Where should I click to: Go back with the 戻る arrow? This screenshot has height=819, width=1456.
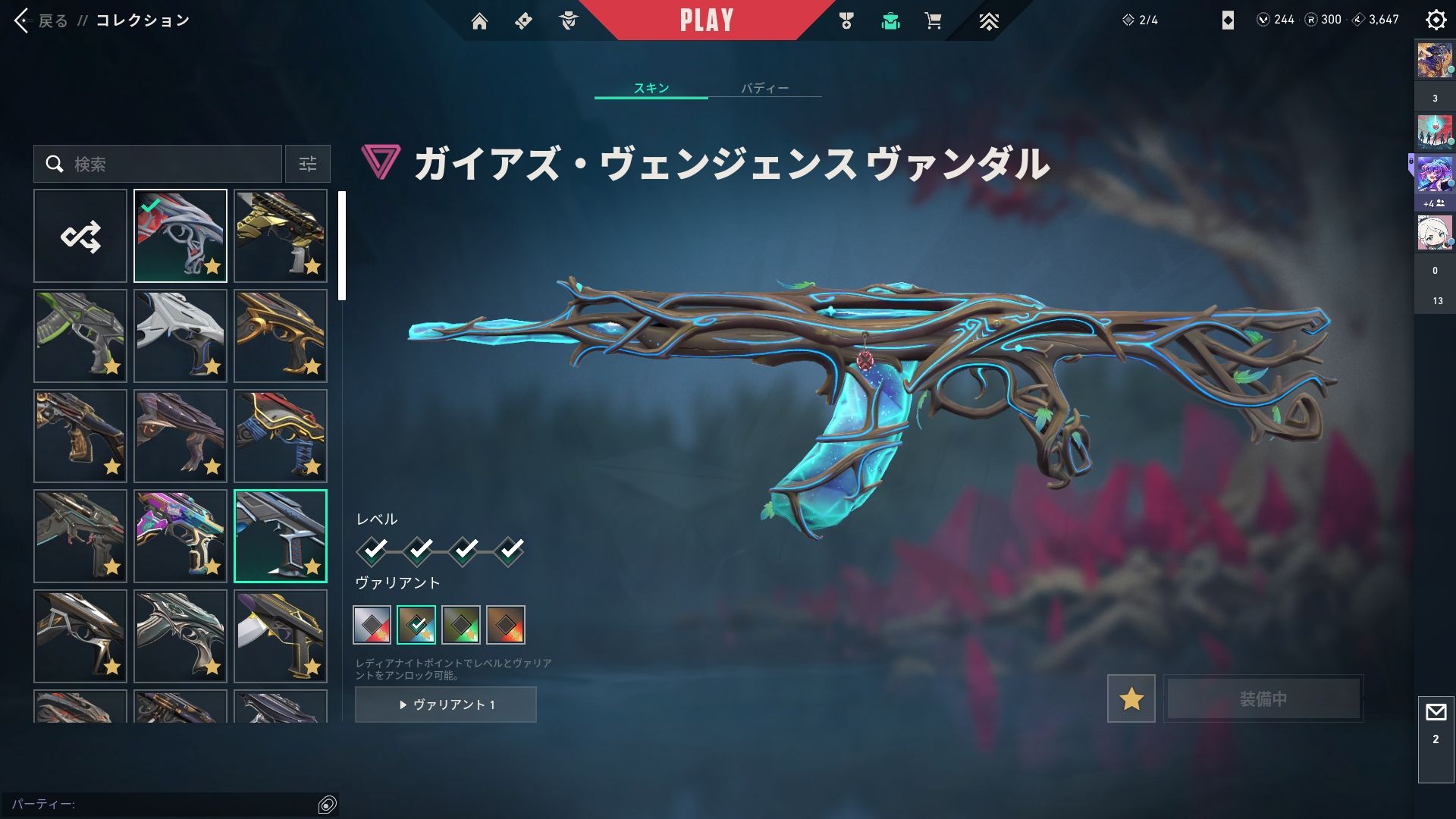[23, 20]
